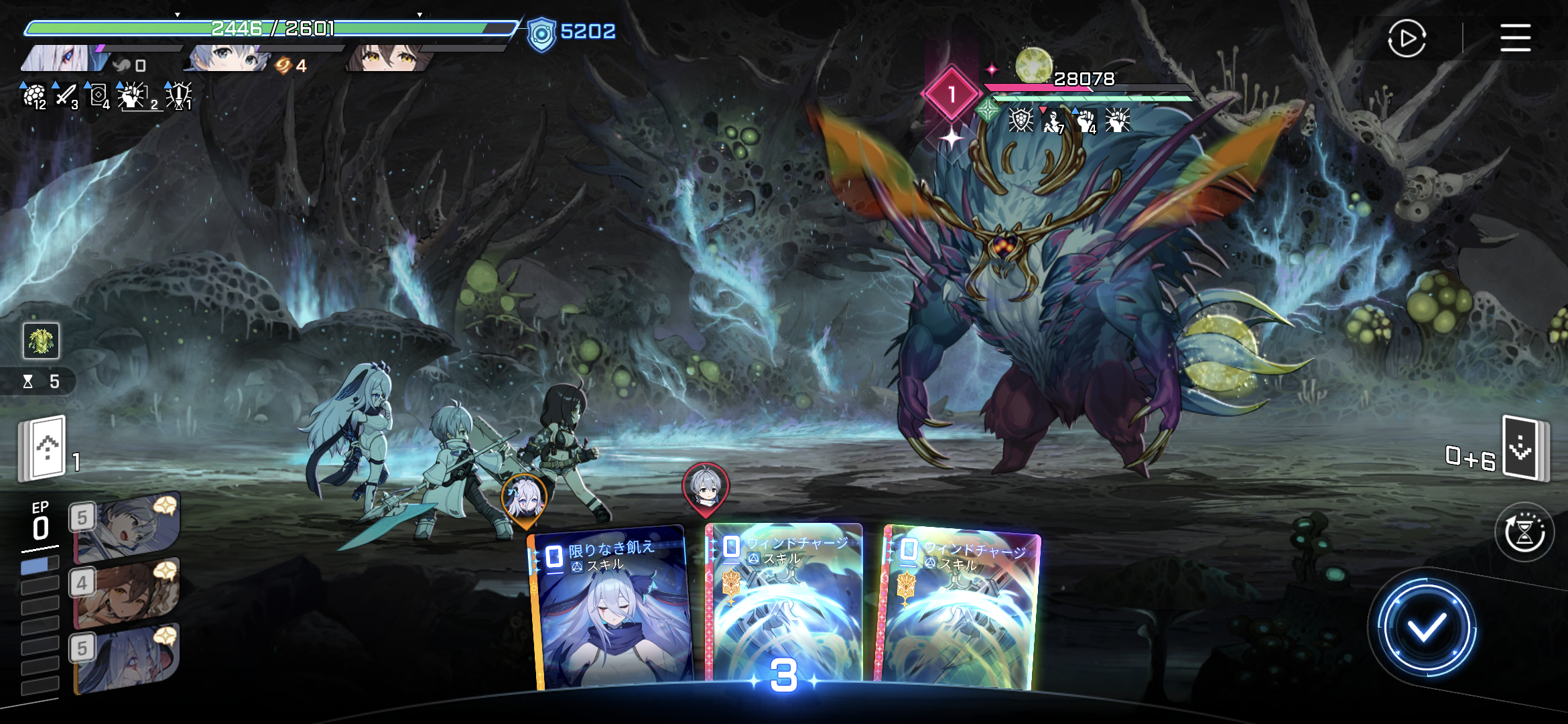Check the enemy's action counter diamond
The height and width of the screenshot is (724, 1568).
(951, 95)
